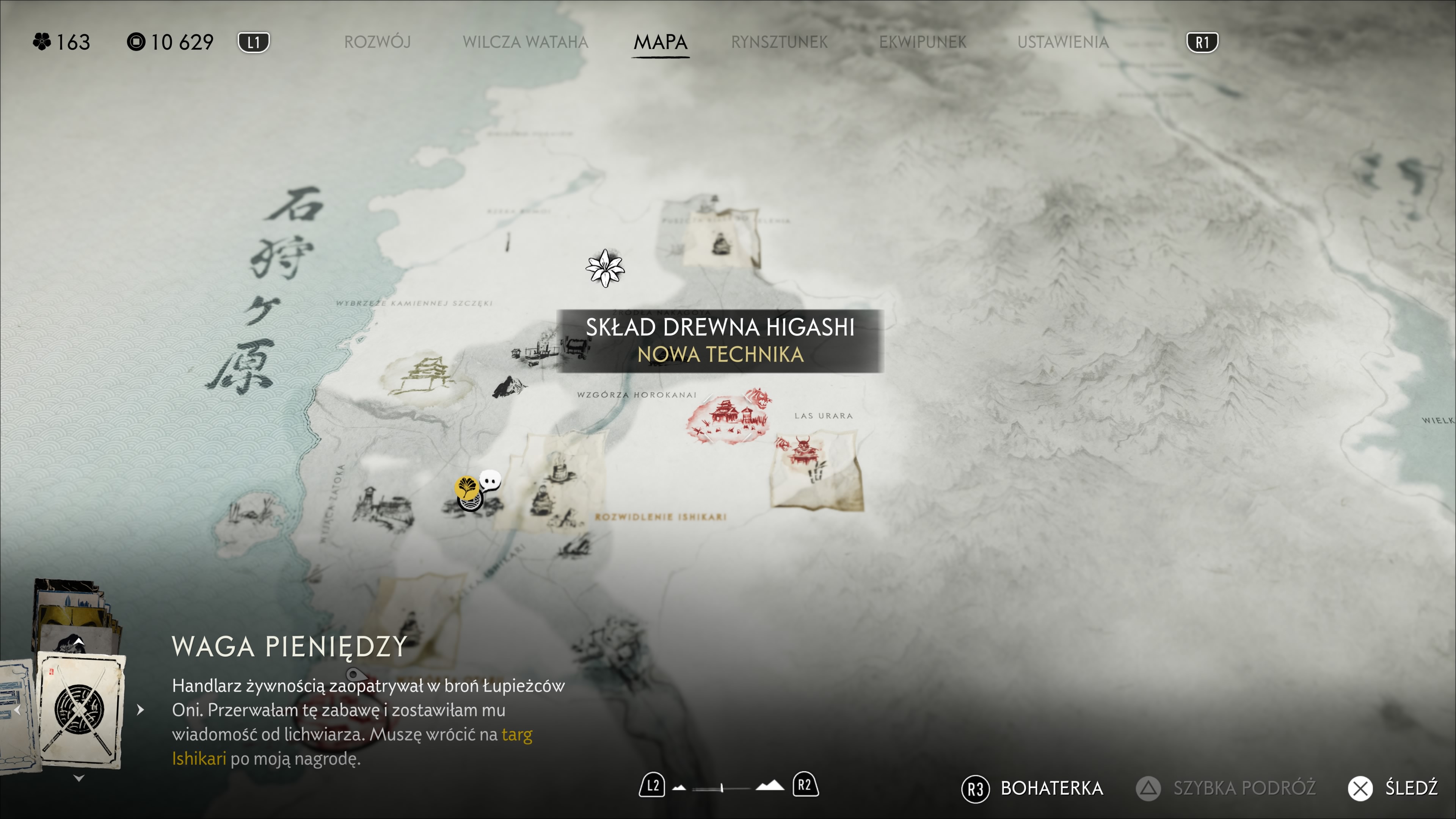Select the white flower map marker
This screenshot has width=1456, height=819.
click(605, 268)
